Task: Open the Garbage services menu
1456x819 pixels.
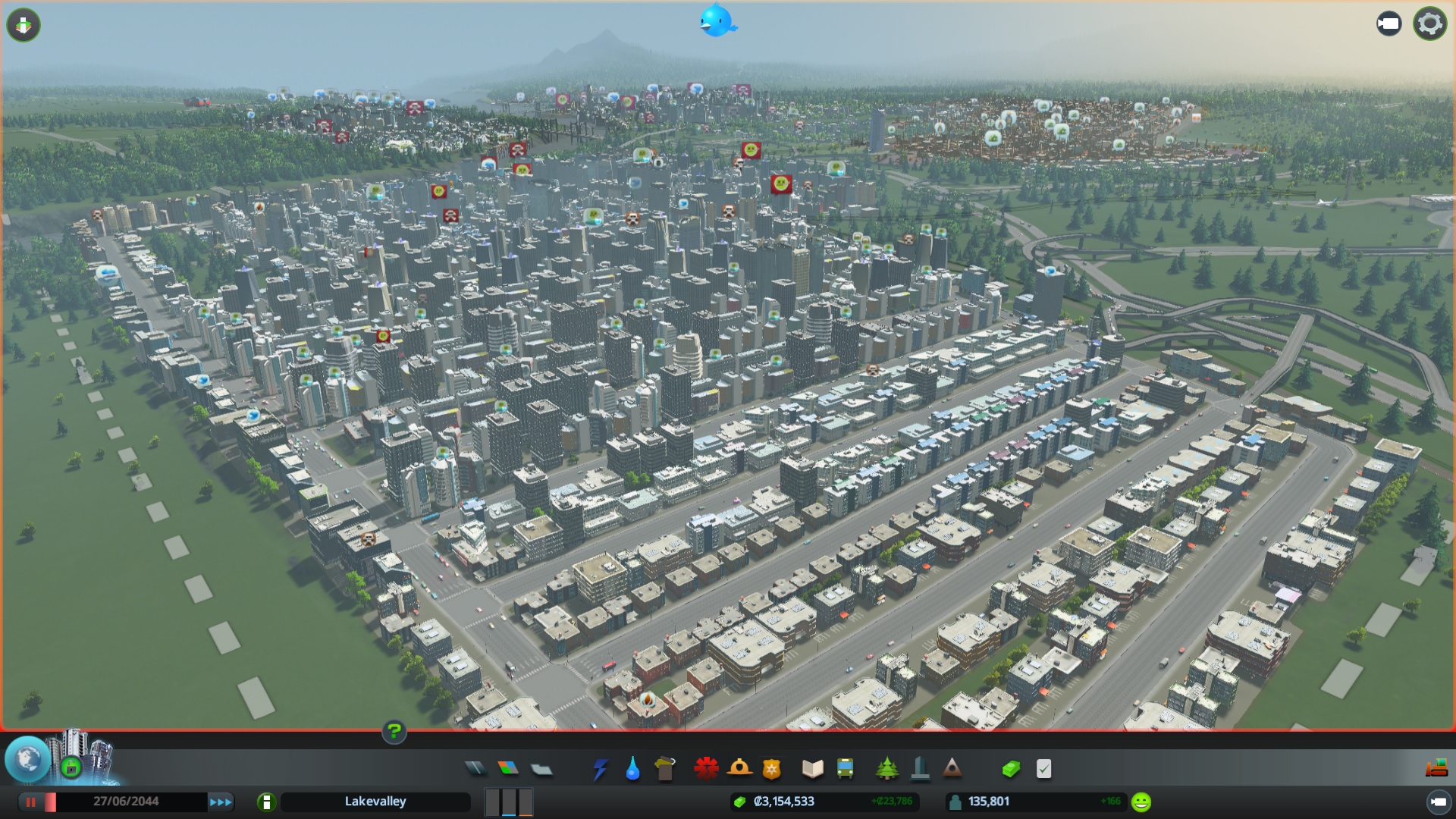Action: coord(665,769)
